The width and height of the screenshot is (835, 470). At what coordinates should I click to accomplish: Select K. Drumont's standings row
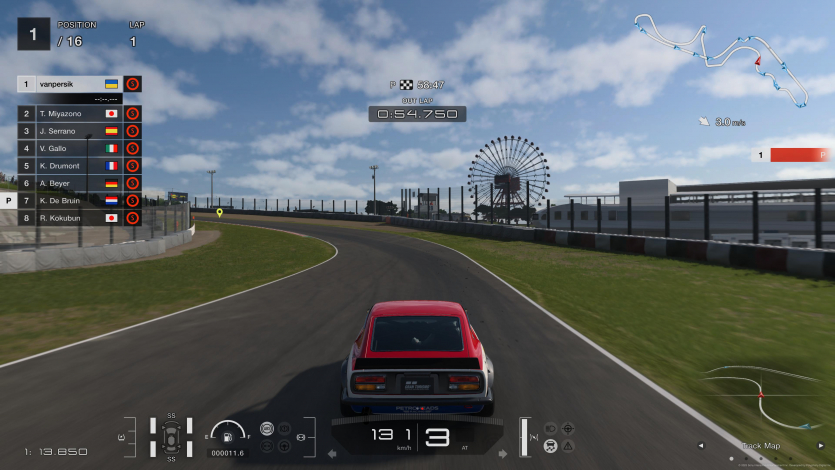pyautogui.click(x=70, y=165)
